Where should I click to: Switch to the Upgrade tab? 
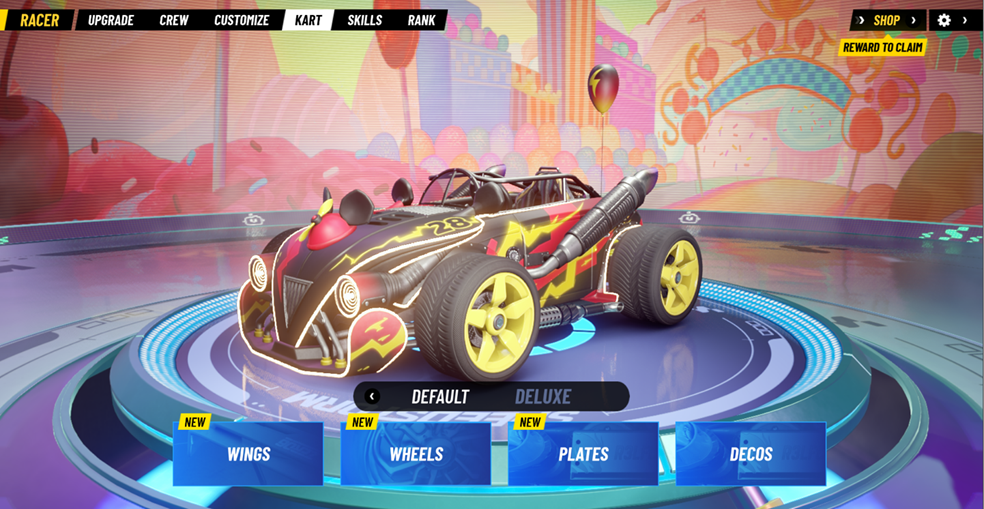tap(111, 20)
